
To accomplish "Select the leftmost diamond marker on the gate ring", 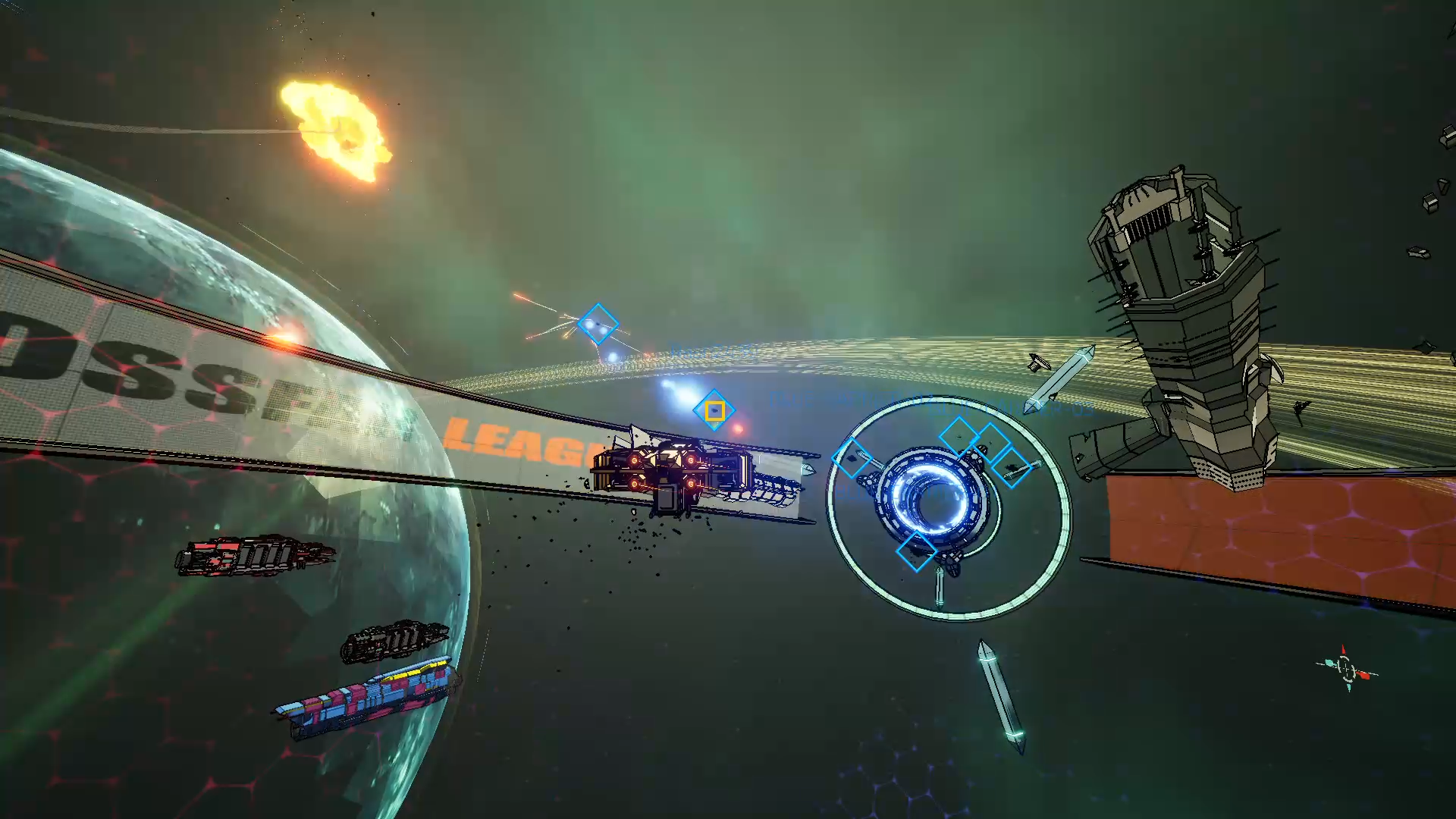I will click(x=851, y=459).
